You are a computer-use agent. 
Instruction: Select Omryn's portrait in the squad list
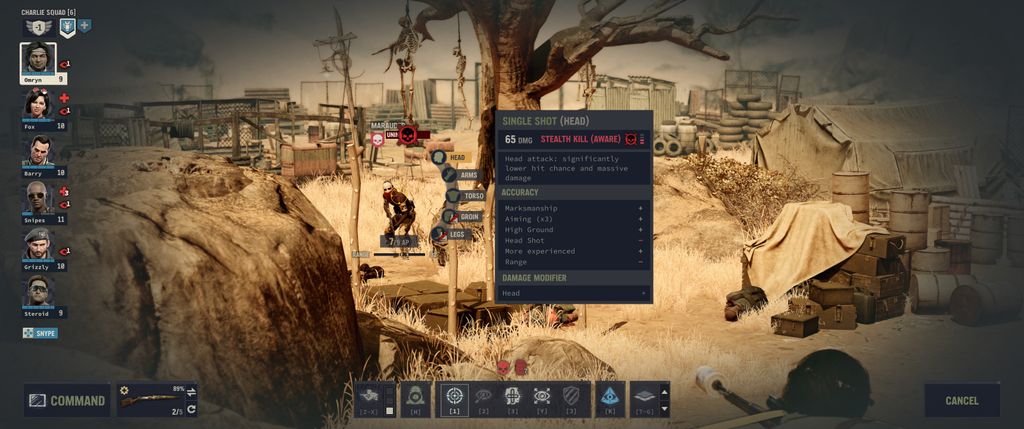(x=38, y=60)
